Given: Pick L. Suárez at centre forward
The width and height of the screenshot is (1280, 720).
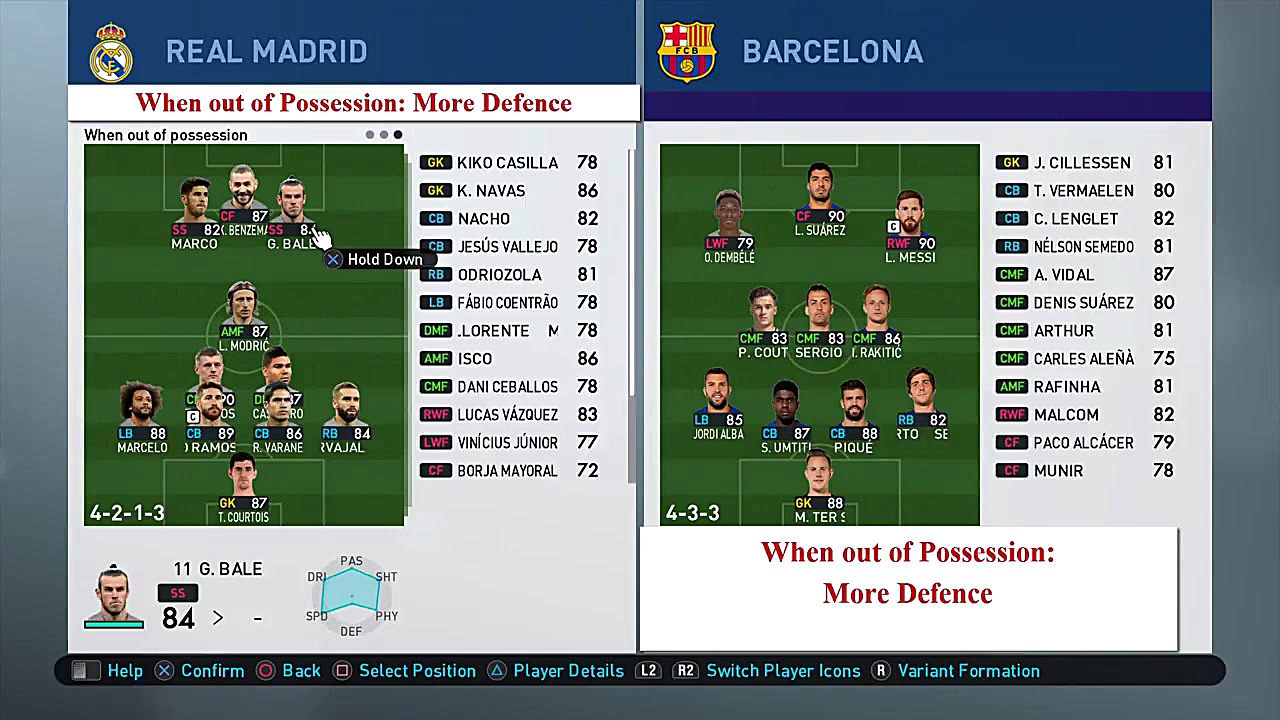Looking at the screenshot, I should 820,195.
